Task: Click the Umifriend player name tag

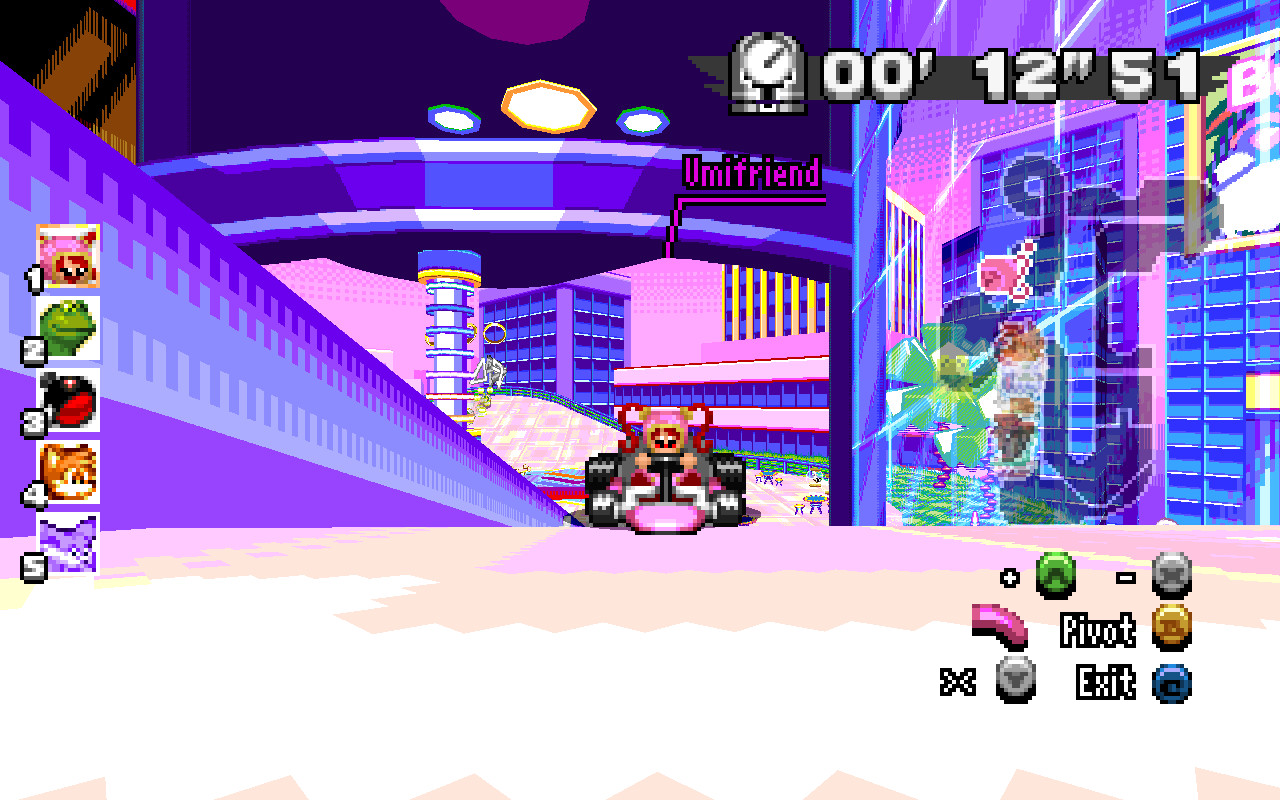Action: click(x=749, y=171)
